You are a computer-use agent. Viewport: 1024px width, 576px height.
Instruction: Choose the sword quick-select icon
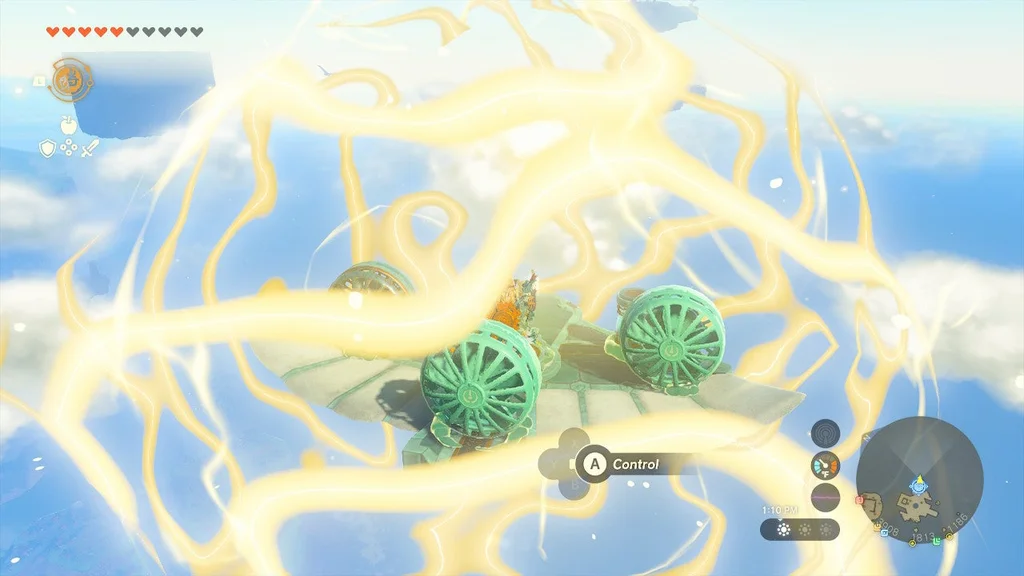pos(91,148)
